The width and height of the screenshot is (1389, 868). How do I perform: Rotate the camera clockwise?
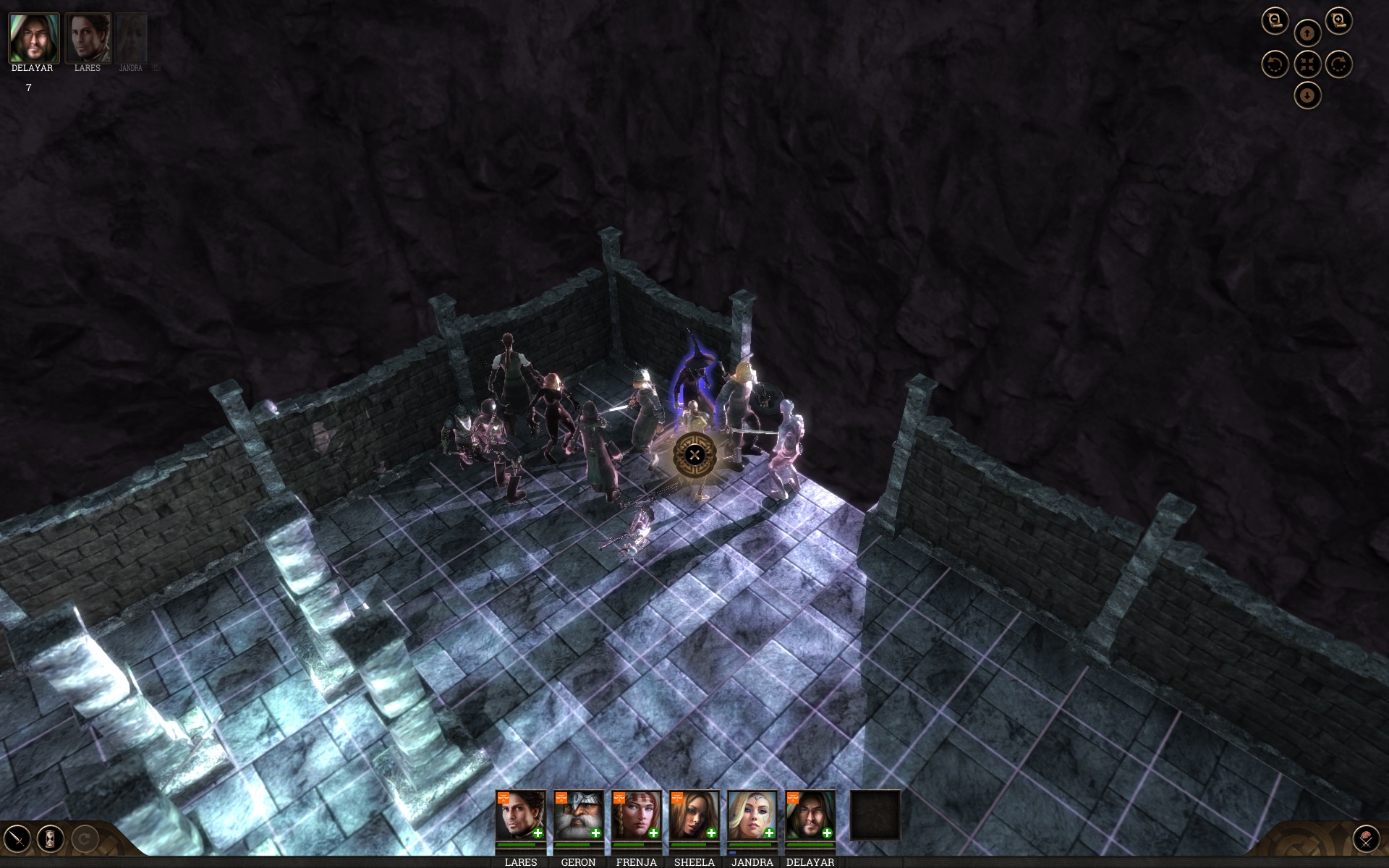coord(1338,64)
